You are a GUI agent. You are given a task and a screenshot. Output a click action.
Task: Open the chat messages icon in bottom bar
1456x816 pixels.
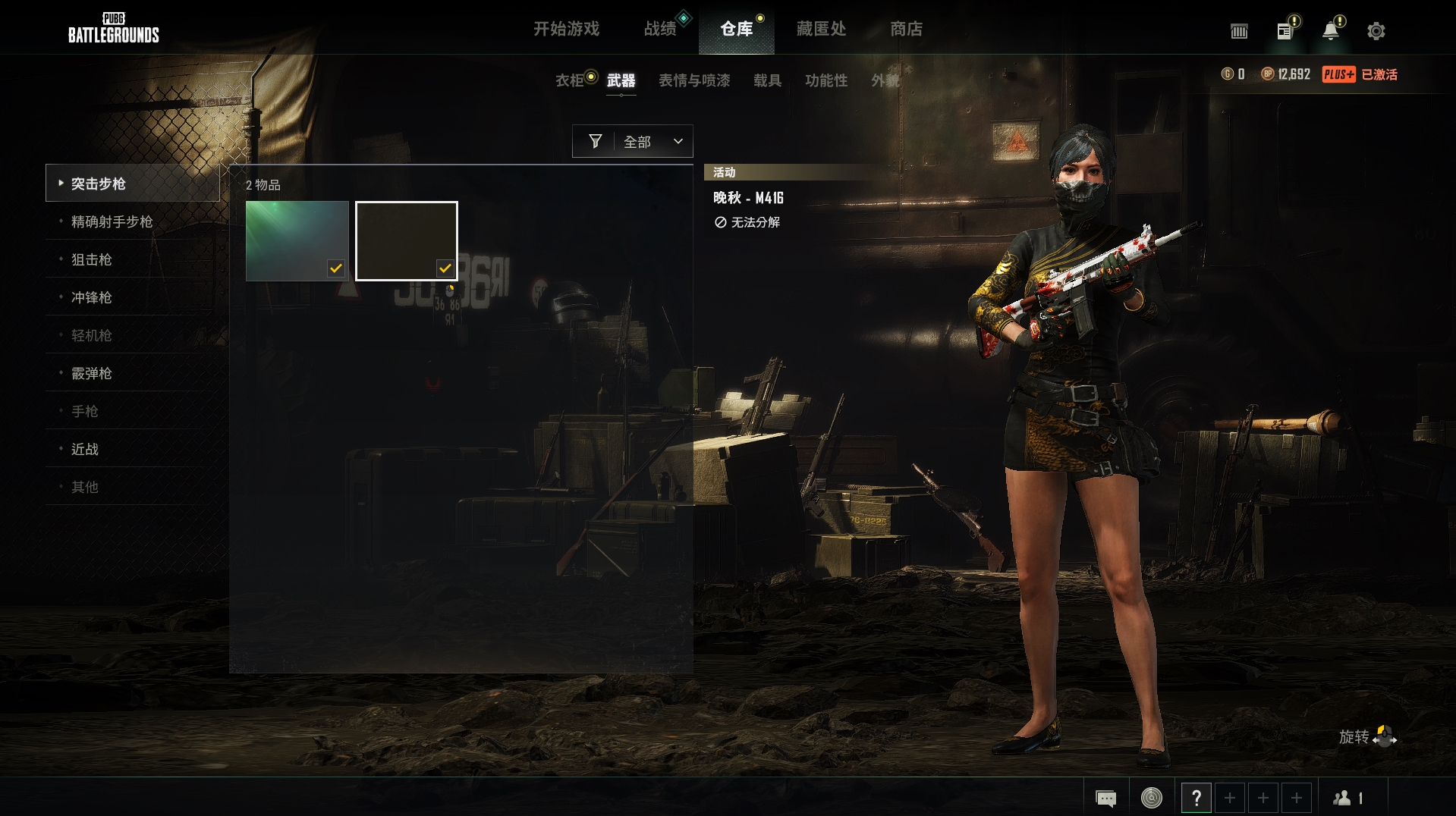point(1106,798)
